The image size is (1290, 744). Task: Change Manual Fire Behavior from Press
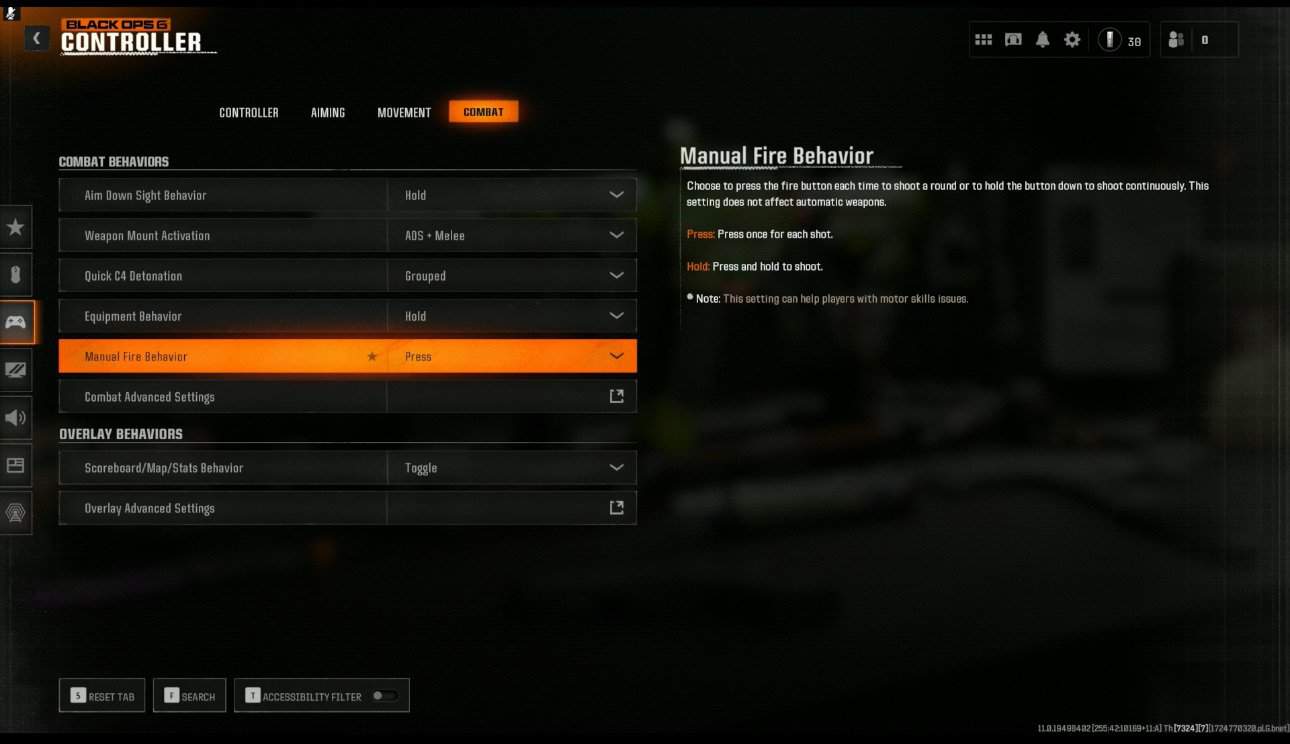511,356
